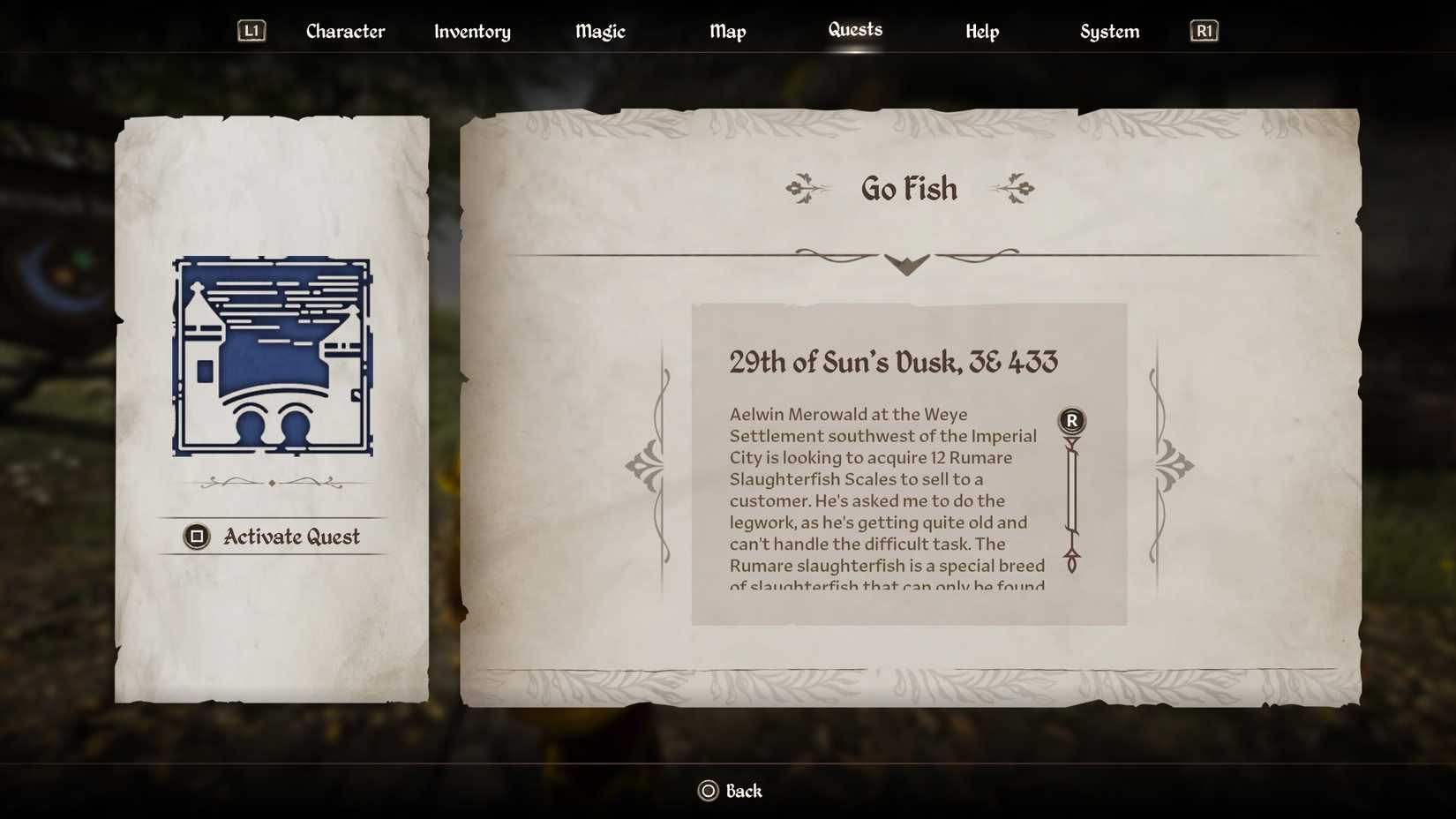Image resolution: width=1456 pixels, height=819 pixels.
Task: Open the Help section
Action: 981,31
